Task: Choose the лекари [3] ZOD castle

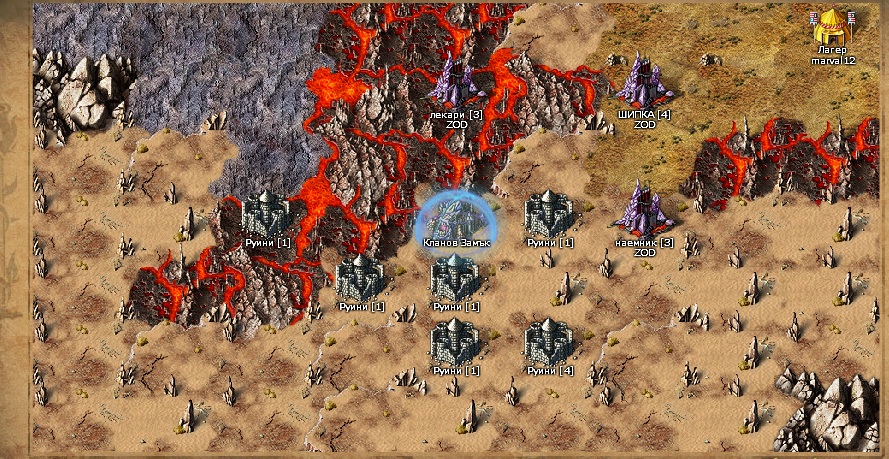Action: click(456, 83)
